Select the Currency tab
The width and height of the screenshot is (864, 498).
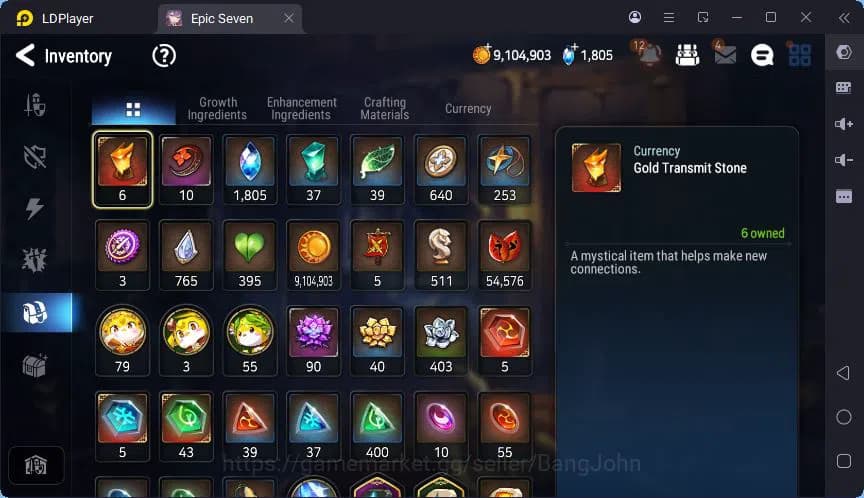pos(468,109)
